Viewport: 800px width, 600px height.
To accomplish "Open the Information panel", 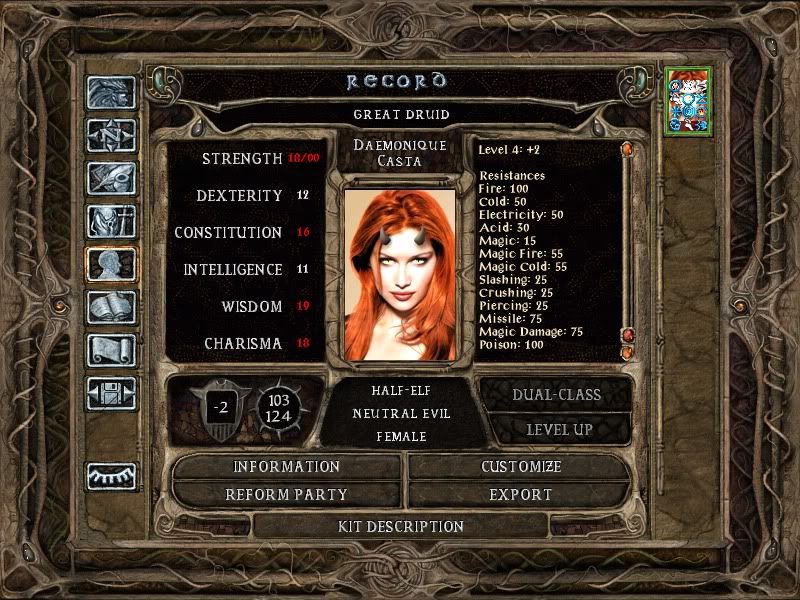I will [x=287, y=467].
